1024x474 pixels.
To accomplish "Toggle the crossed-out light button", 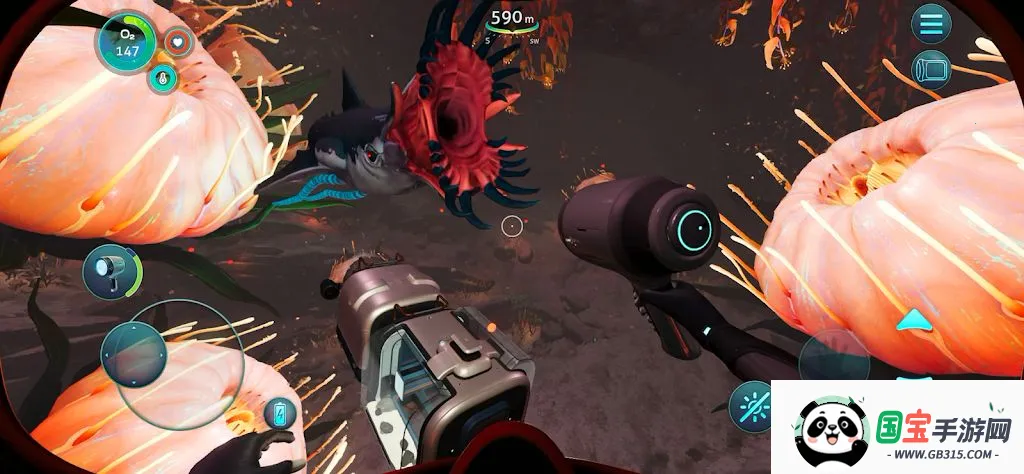I will 756,407.
